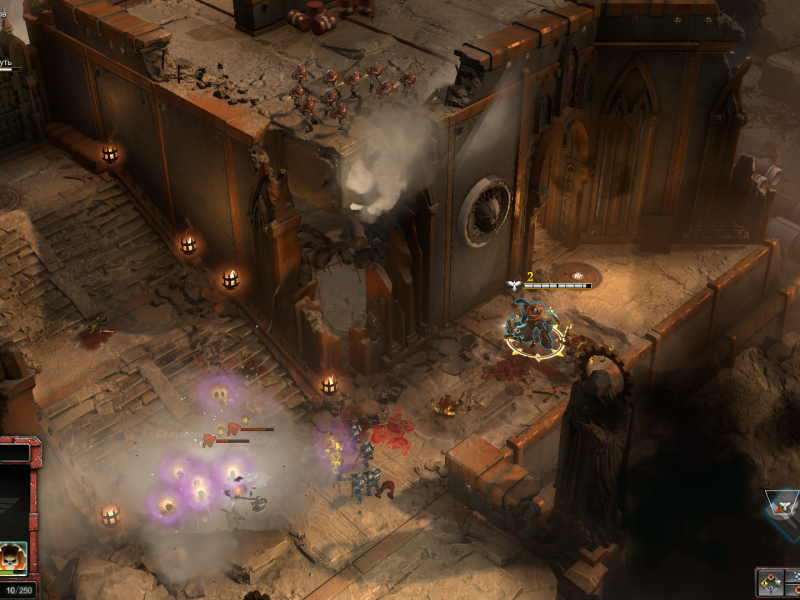This screenshot has width=800, height=600.
Task: Click the winged hero badge on the right
Action: click(x=785, y=507)
